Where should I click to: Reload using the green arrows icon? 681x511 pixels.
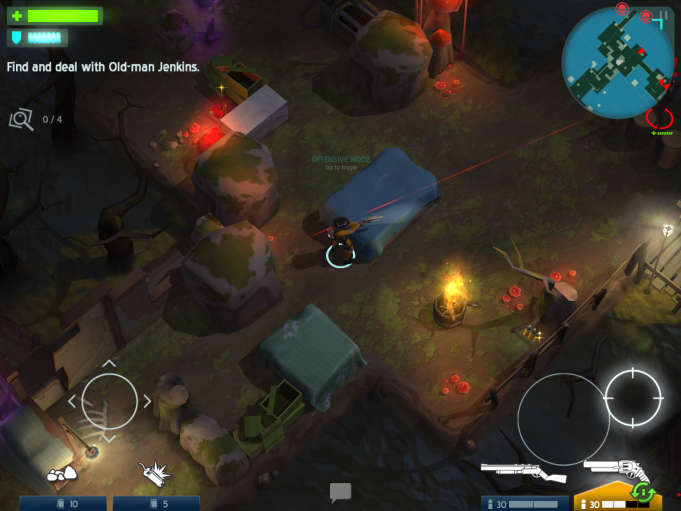pyautogui.click(x=643, y=493)
